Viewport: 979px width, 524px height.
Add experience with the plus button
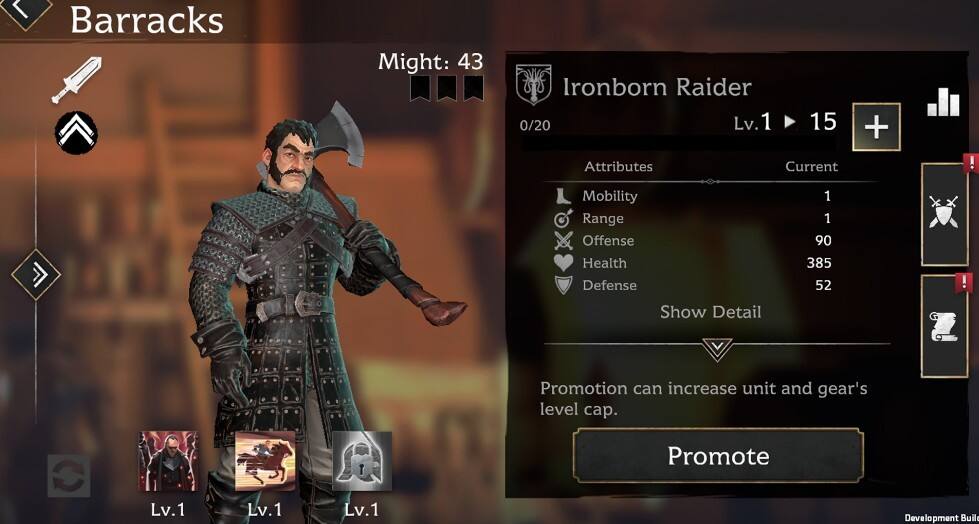coord(876,127)
